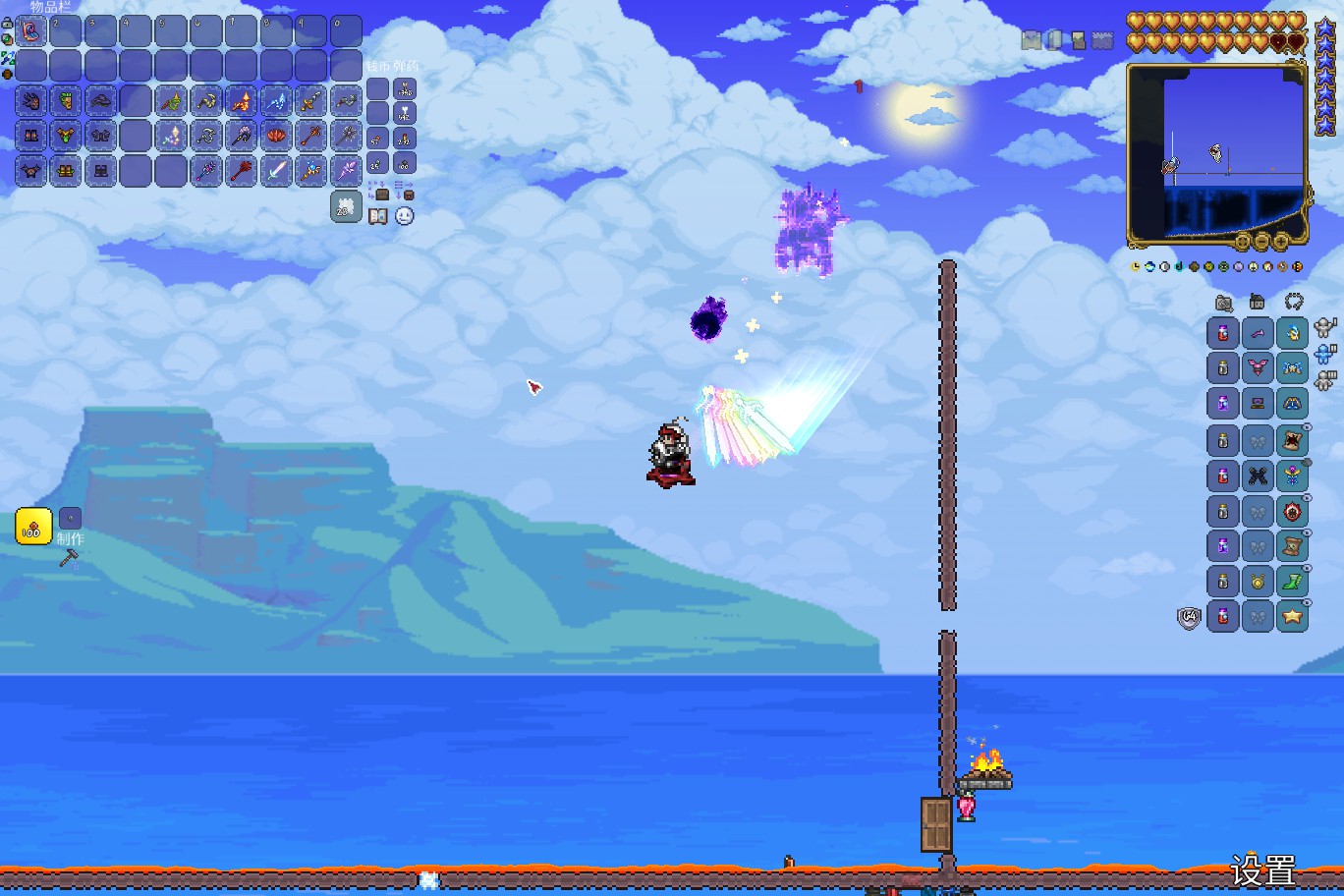Select the yellow crafting recipe slot
This screenshot has width=1344, height=896.
(x=33, y=528)
